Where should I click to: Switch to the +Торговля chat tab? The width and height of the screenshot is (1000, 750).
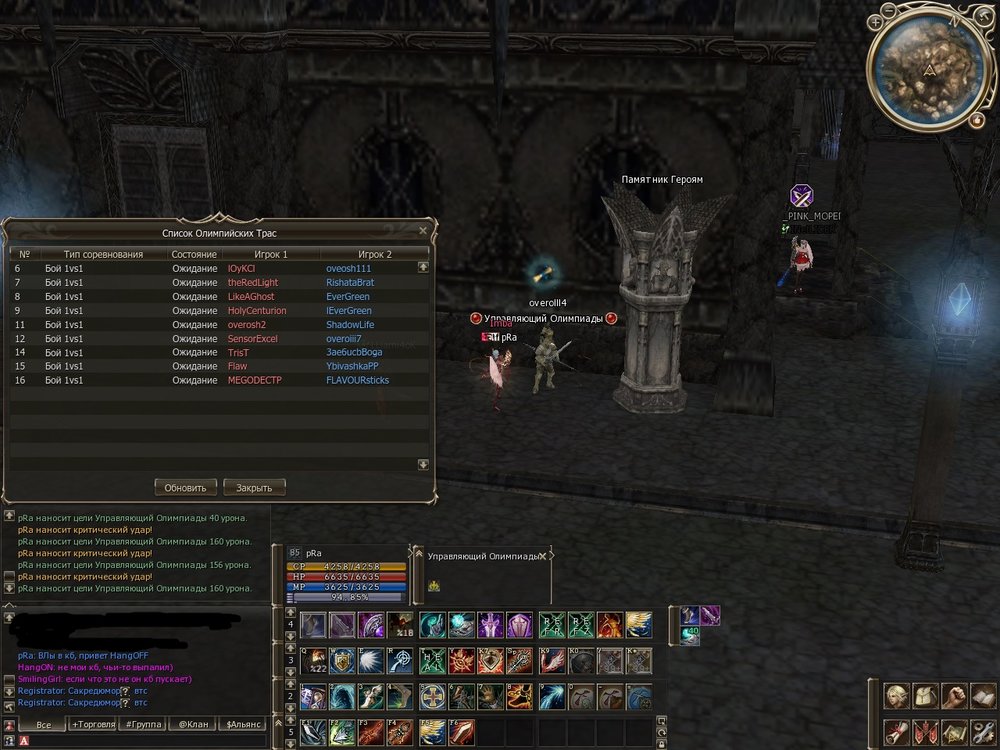coord(93,725)
